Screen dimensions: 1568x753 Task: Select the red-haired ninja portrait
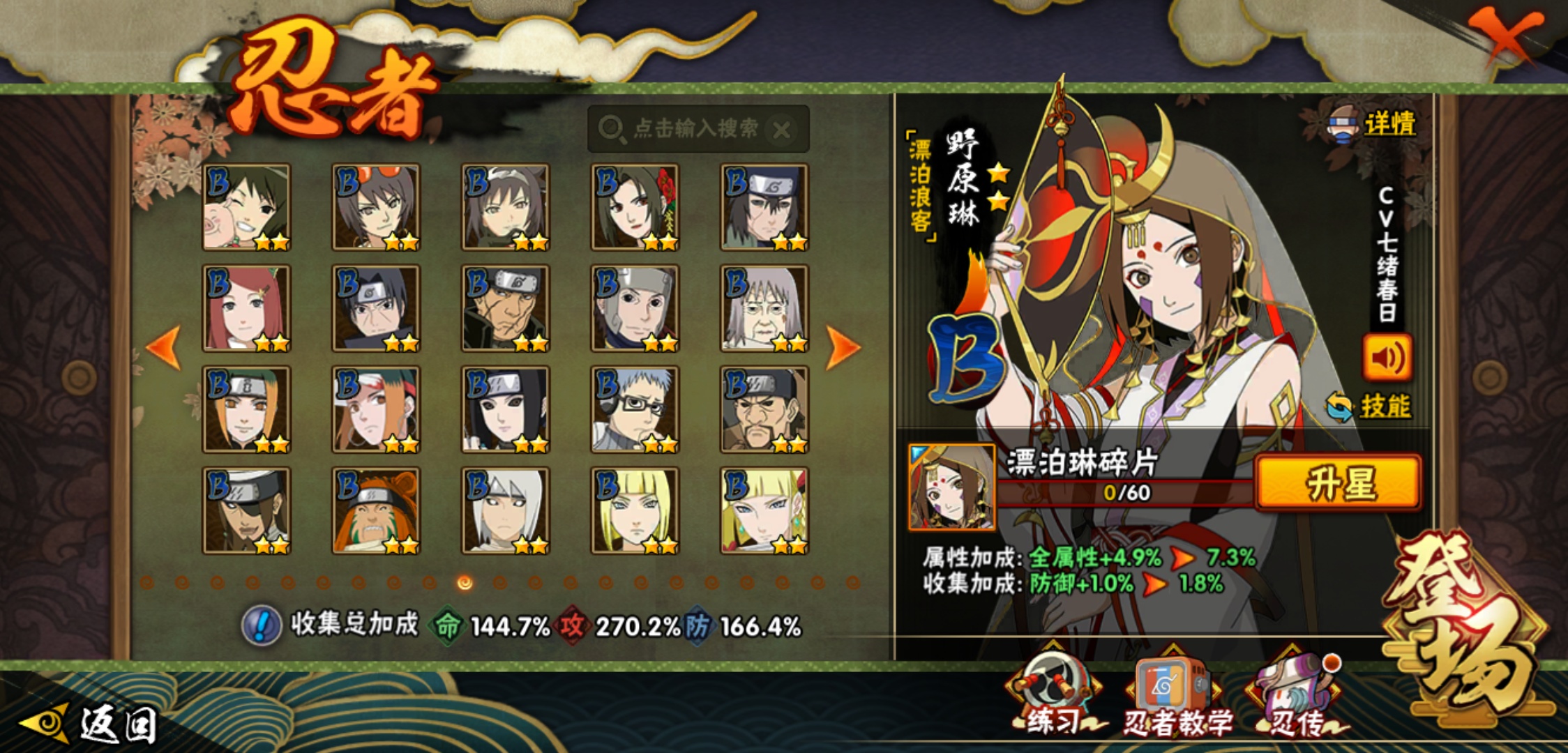[246, 308]
